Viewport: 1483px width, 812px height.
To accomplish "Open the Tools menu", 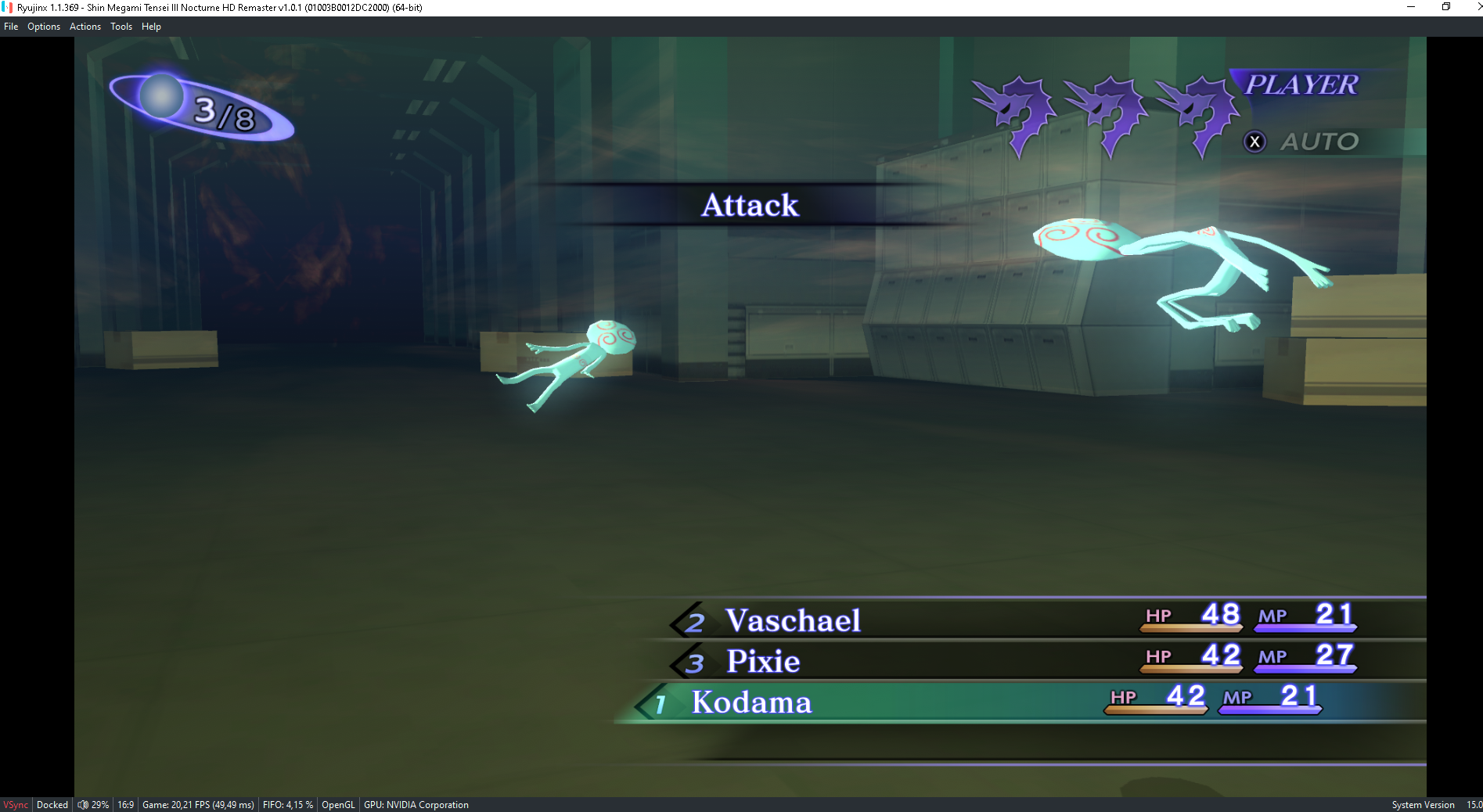I will click(121, 27).
